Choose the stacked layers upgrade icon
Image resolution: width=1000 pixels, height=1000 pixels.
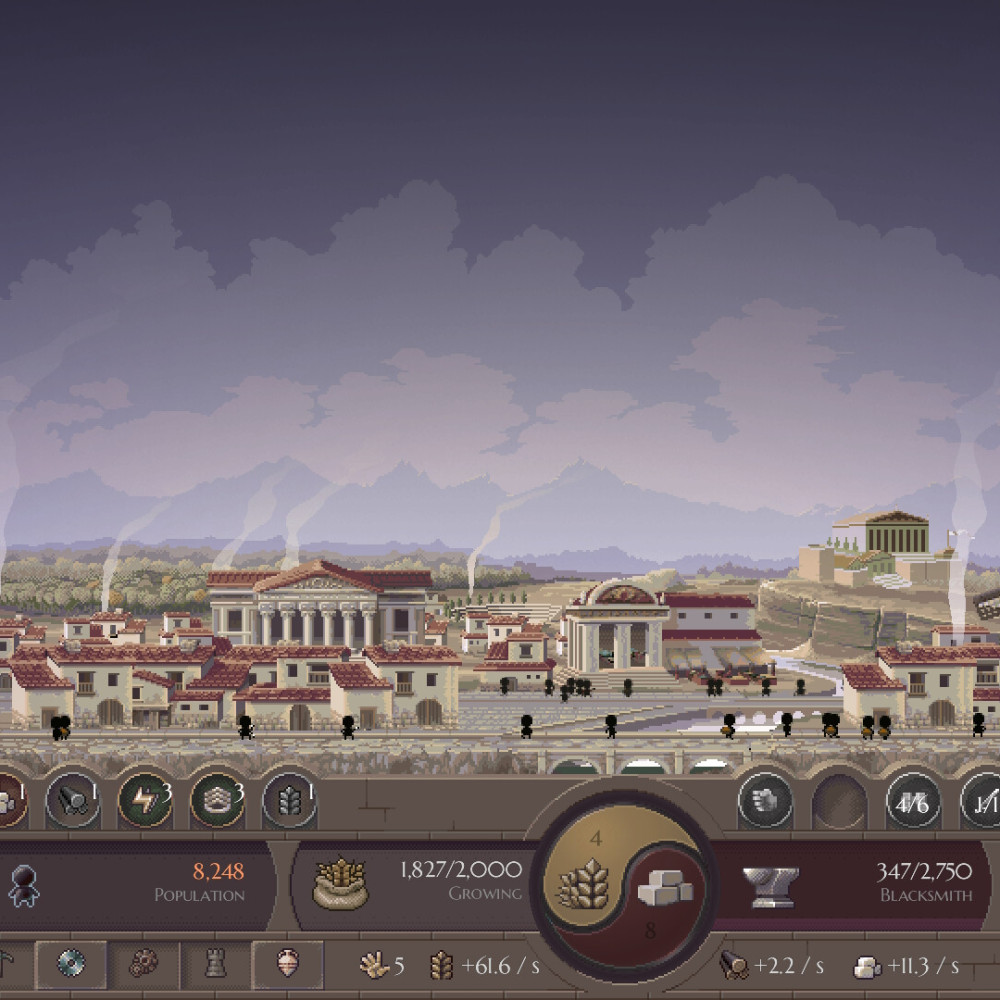(217, 800)
